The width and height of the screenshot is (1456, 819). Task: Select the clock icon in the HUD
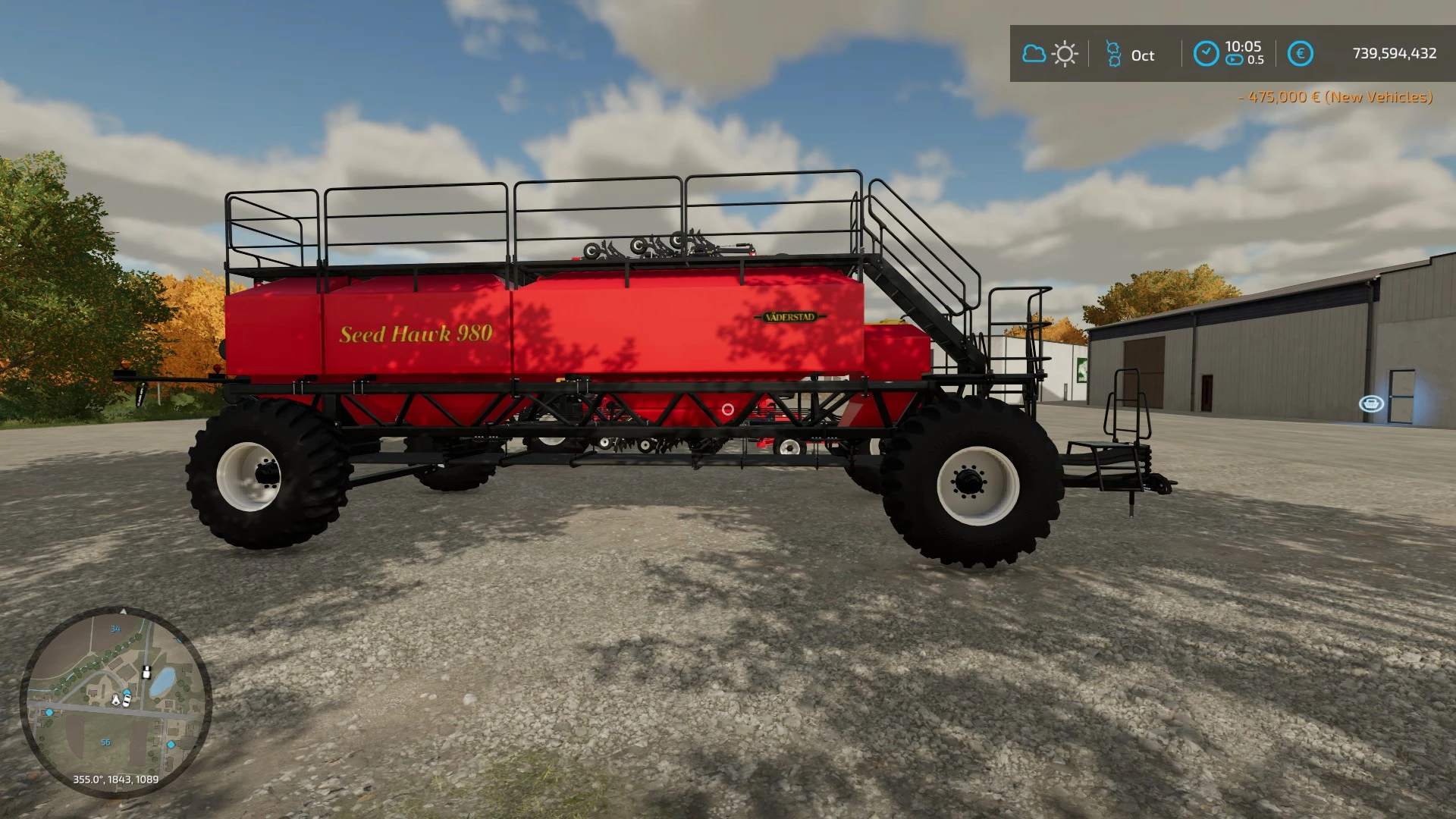tap(1206, 54)
